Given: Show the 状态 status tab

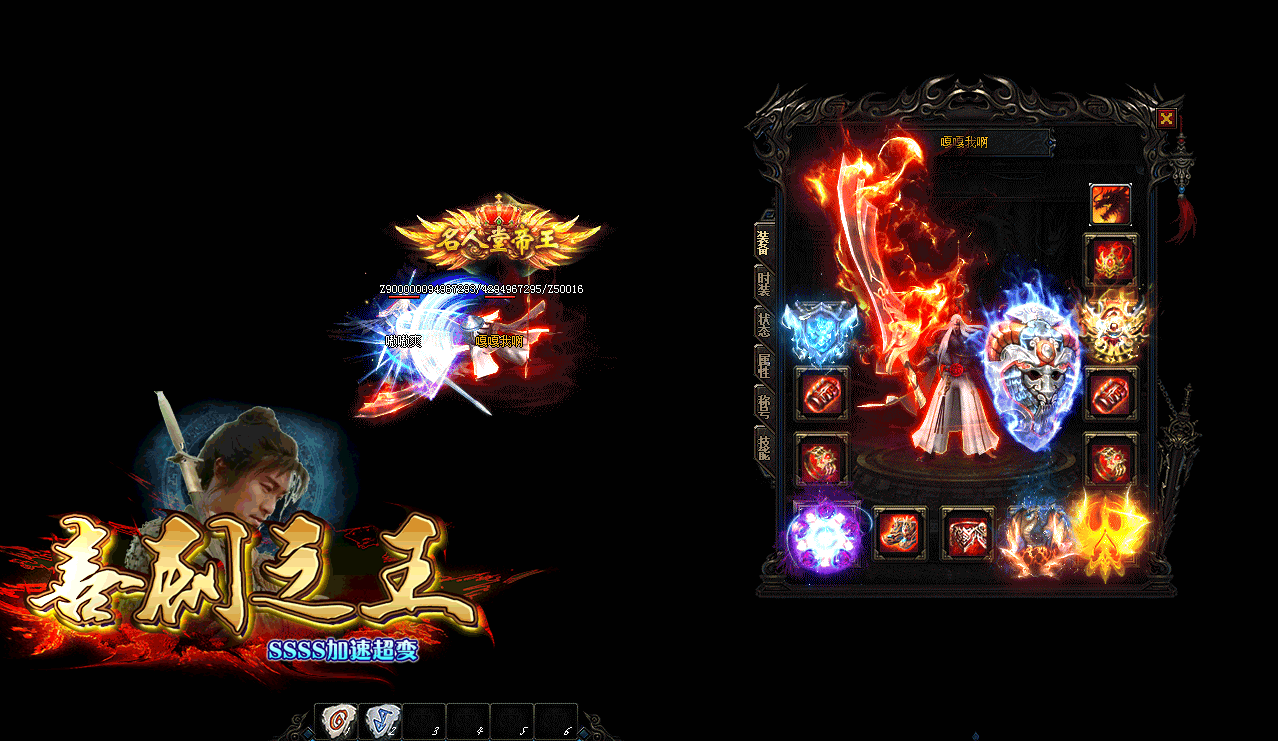Looking at the screenshot, I should point(764,324).
